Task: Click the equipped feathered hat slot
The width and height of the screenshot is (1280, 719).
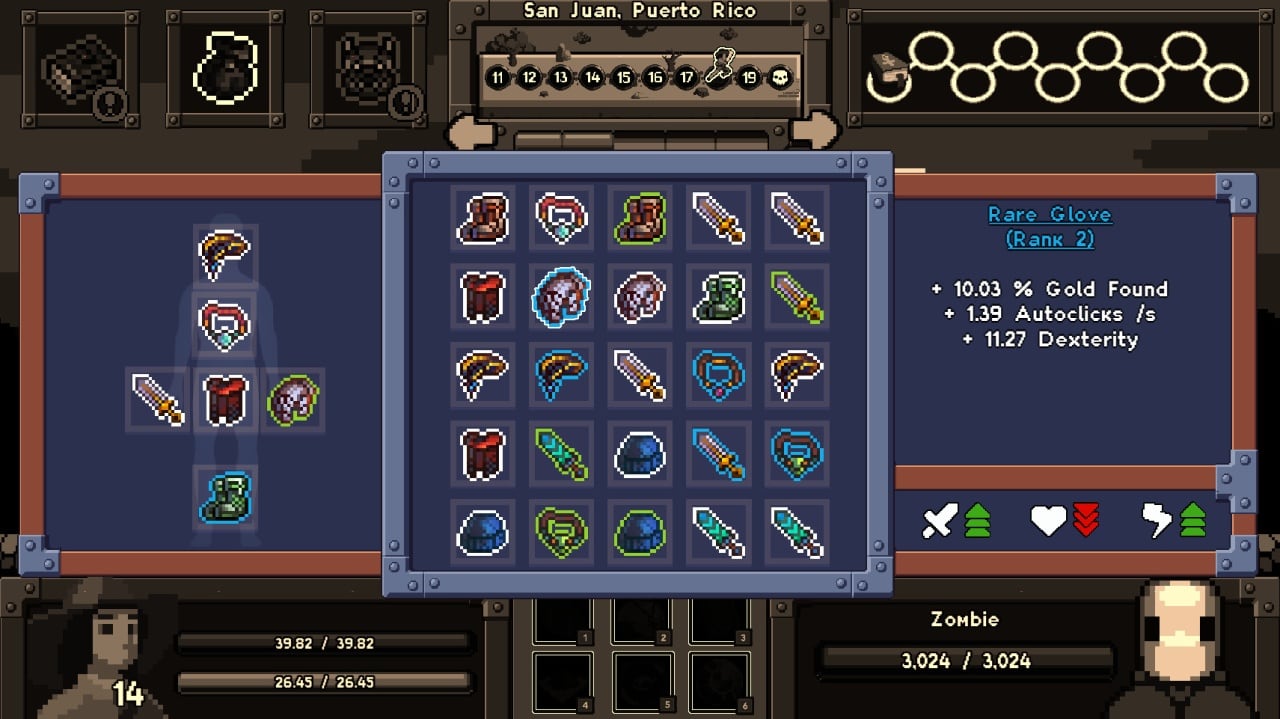Action: point(225,254)
